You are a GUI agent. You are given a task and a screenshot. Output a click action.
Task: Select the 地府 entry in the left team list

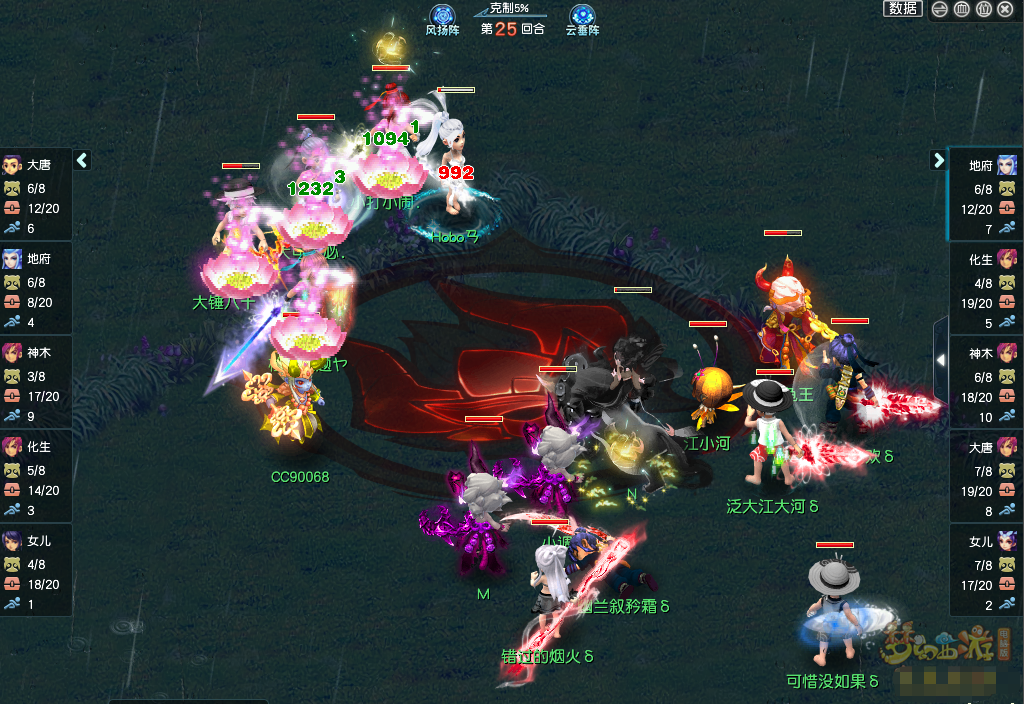click(36, 288)
